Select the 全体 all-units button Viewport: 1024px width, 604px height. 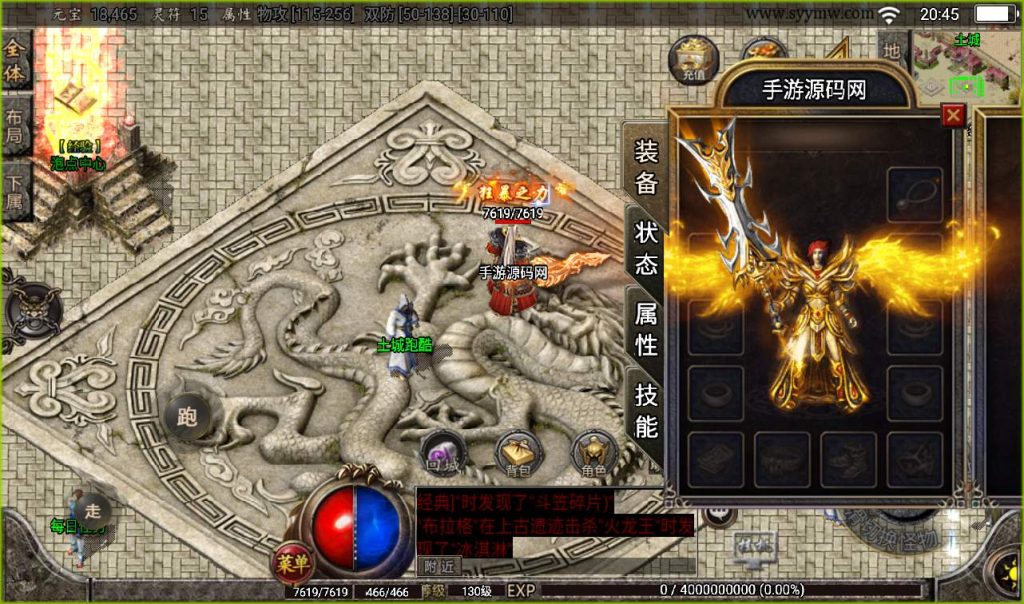(16, 59)
